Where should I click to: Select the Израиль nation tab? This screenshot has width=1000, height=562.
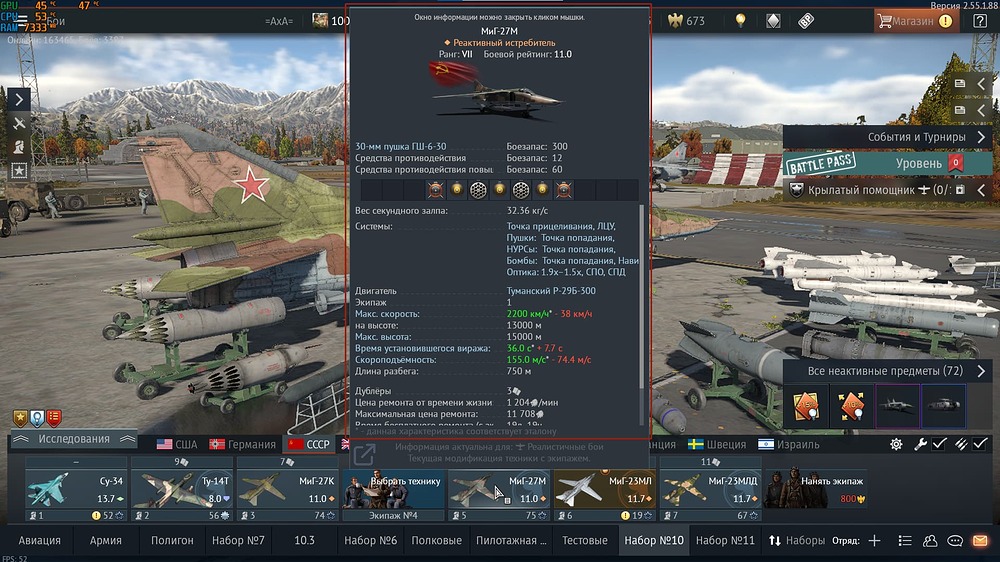click(x=788, y=445)
